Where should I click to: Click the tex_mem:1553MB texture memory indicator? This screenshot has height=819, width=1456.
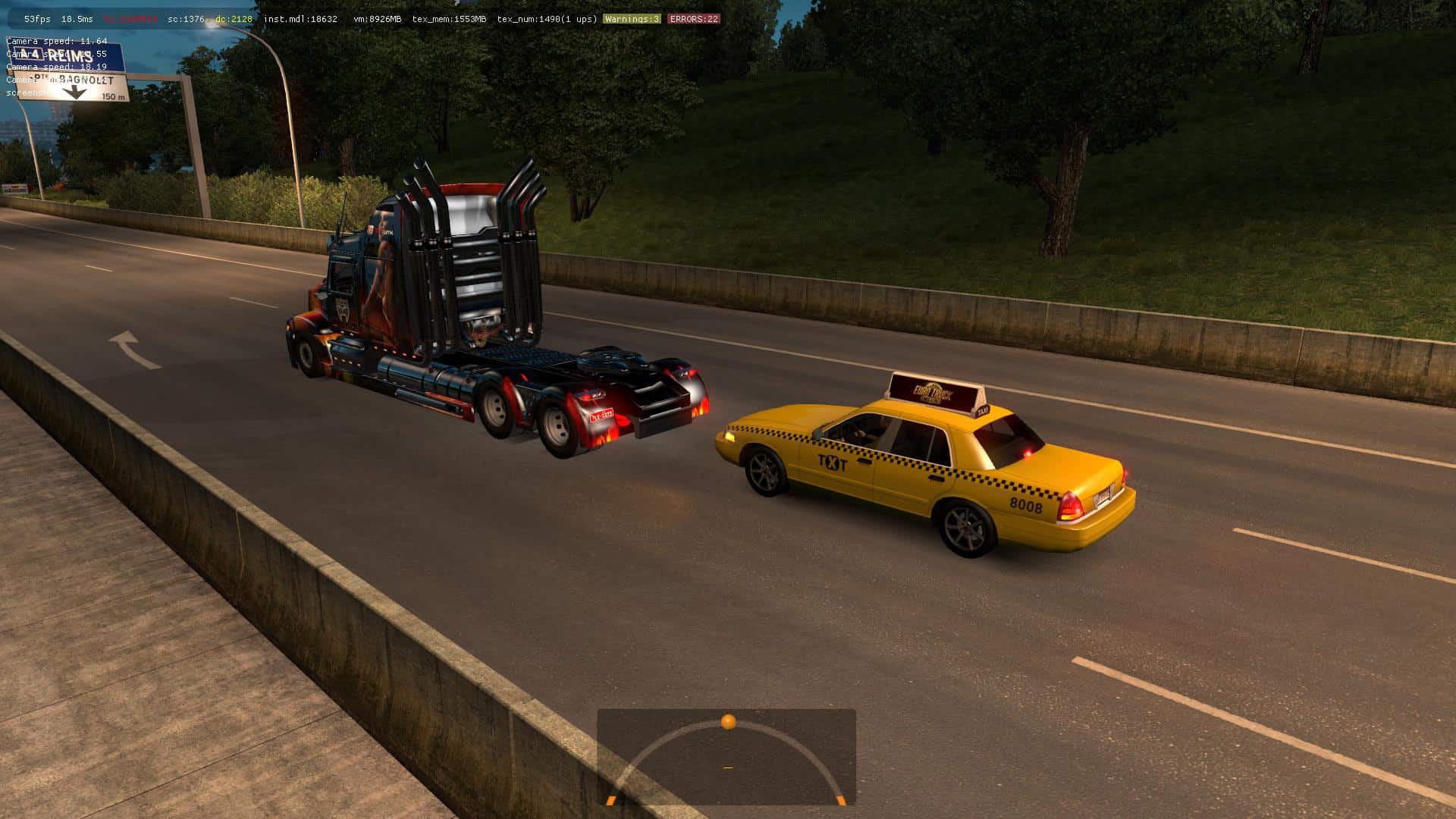[449, 18]
